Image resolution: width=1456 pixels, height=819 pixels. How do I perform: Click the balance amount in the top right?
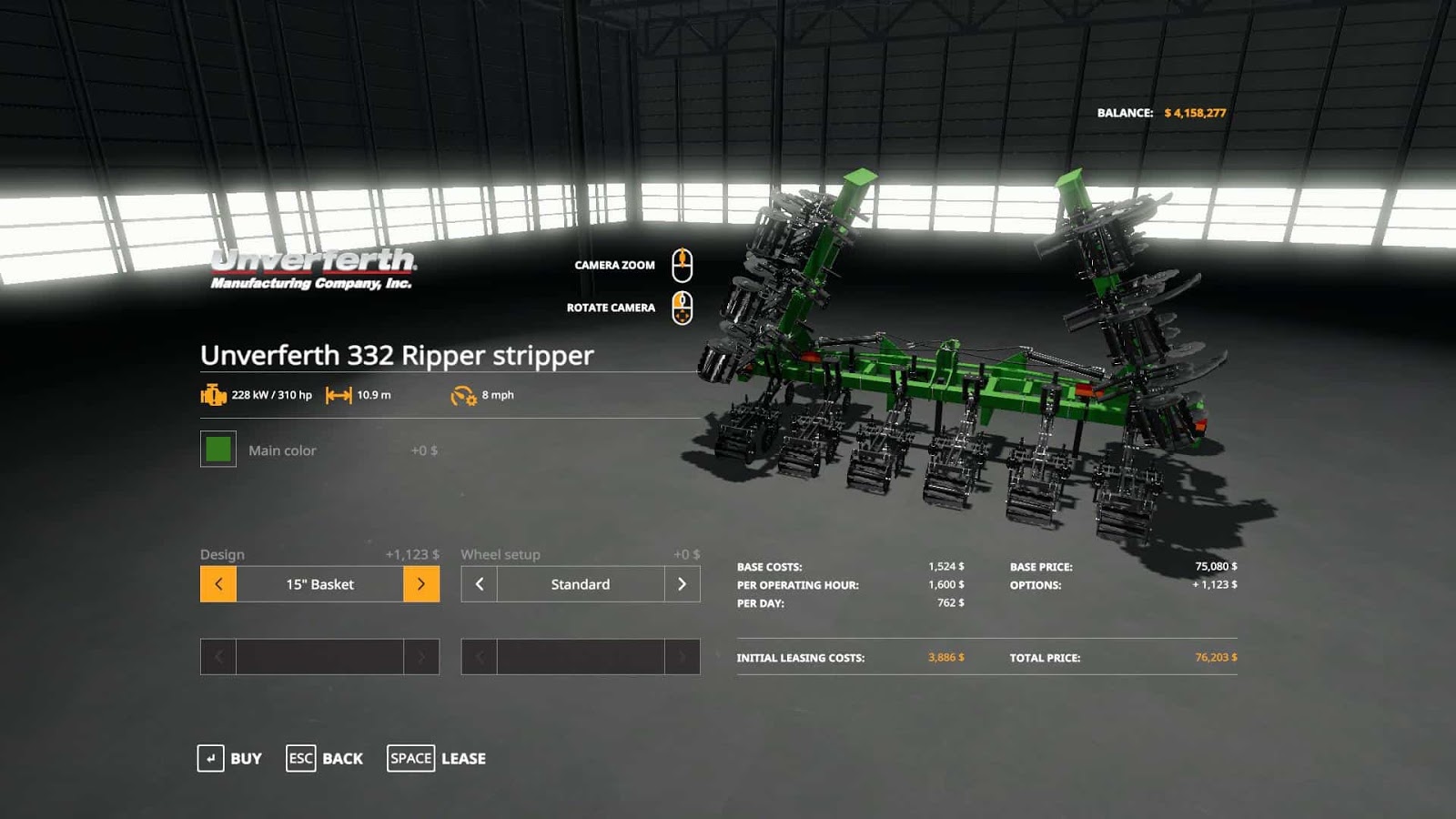pos(1195,114)
